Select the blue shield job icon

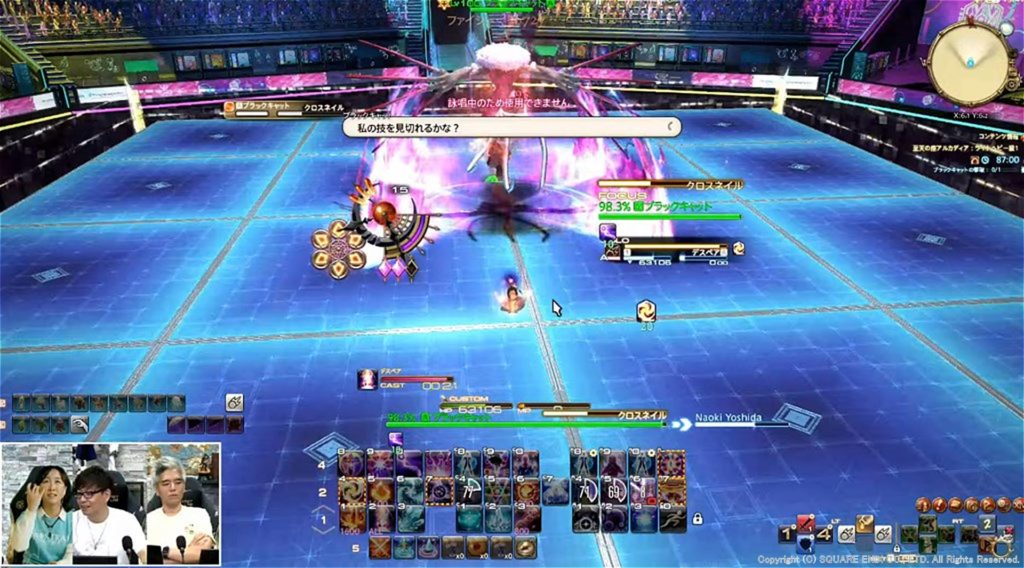point(807,545)
